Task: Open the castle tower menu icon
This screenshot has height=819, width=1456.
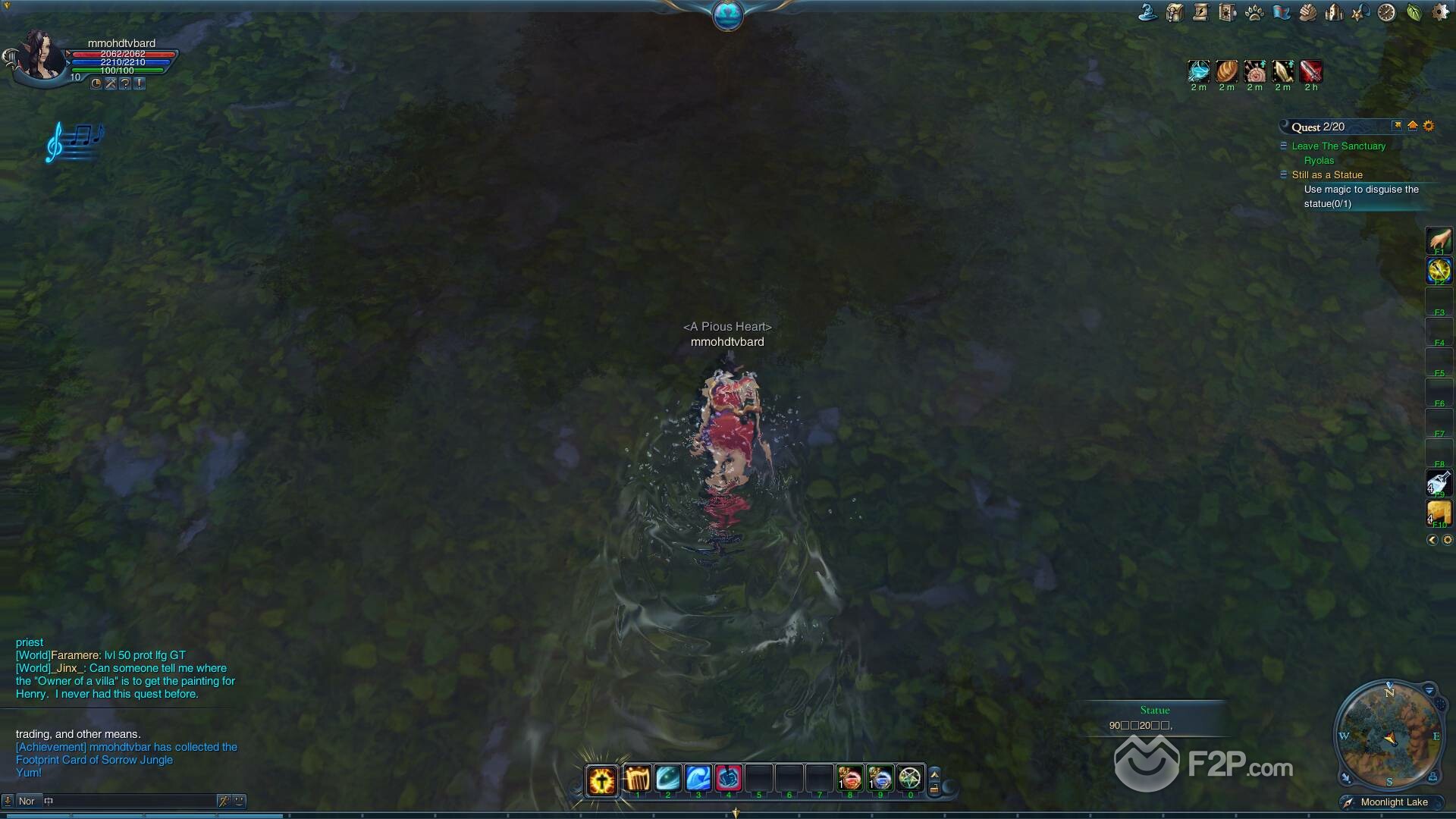Action: pyautogui.click(x=1334, y=12)
